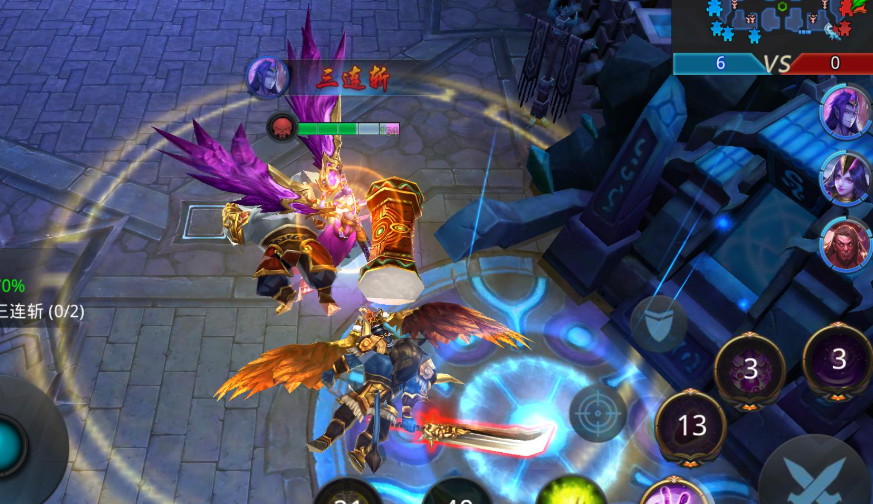
Task: Tap the crosshair target lock button
Action: [597, 412]
